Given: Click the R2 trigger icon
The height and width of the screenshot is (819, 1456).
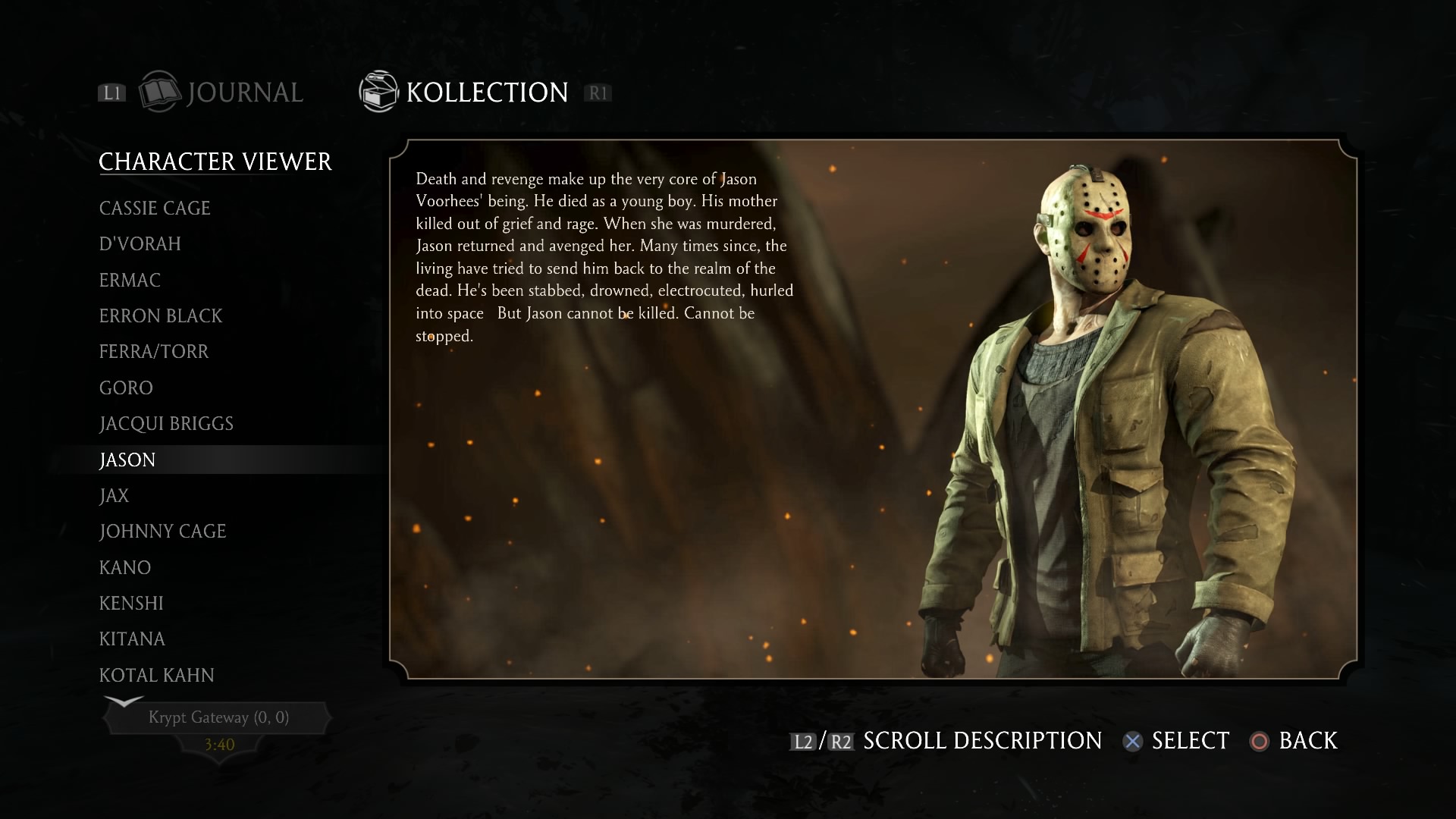Looking at the screenshot, I should 840,742.
